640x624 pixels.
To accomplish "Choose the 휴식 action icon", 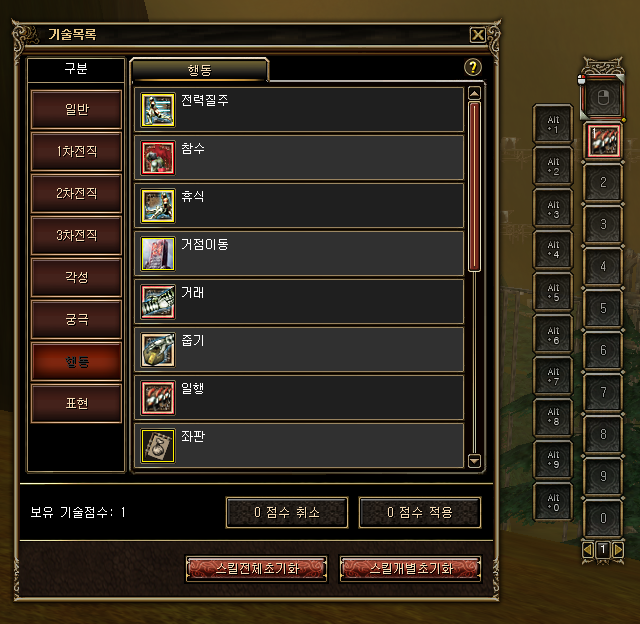I will 157,205.
